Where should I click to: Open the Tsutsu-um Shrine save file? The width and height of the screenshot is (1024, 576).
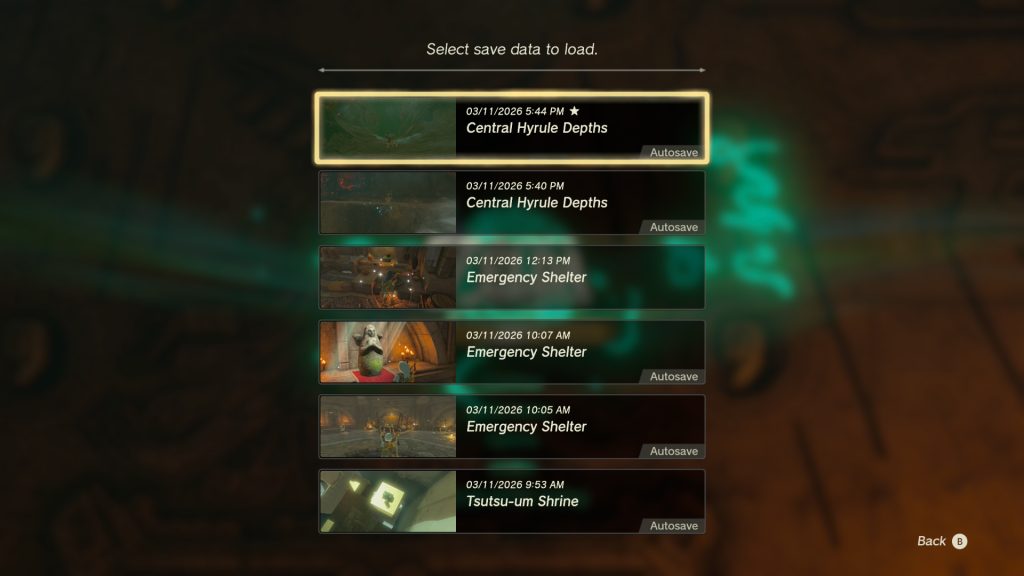click(511, 501)
